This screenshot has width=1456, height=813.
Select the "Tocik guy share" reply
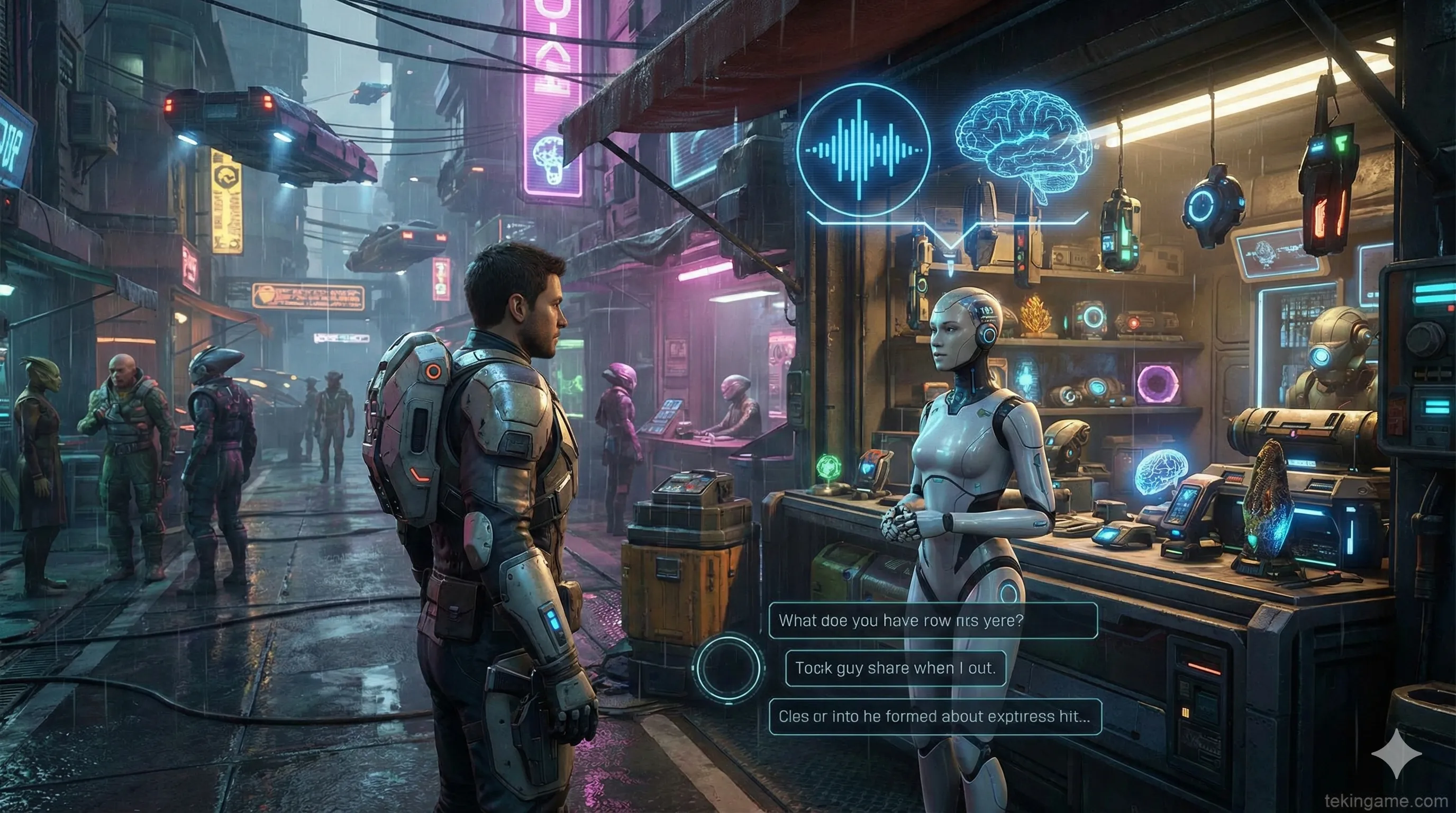pyautogui.click(x=895, y=667)
